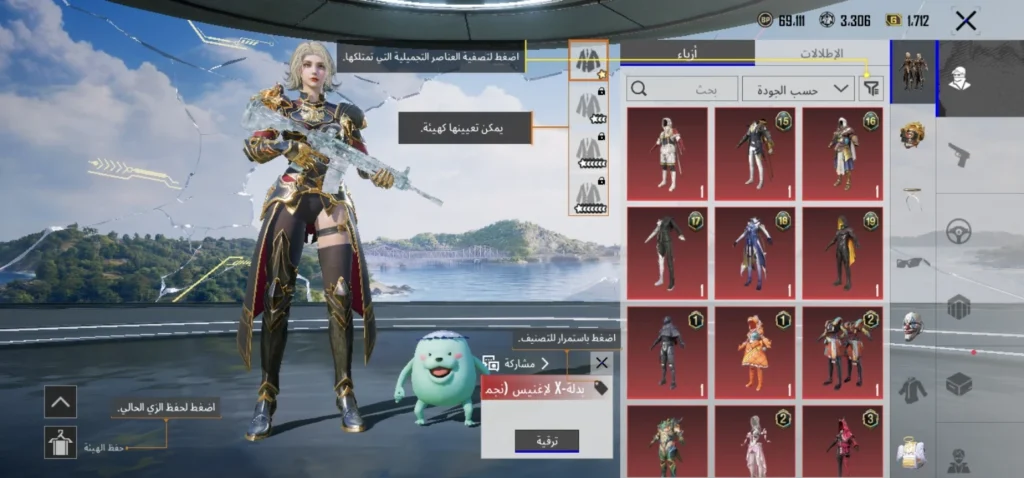
Task: Choose the orange dress outfit thumbnail
Action: (754, 350)
